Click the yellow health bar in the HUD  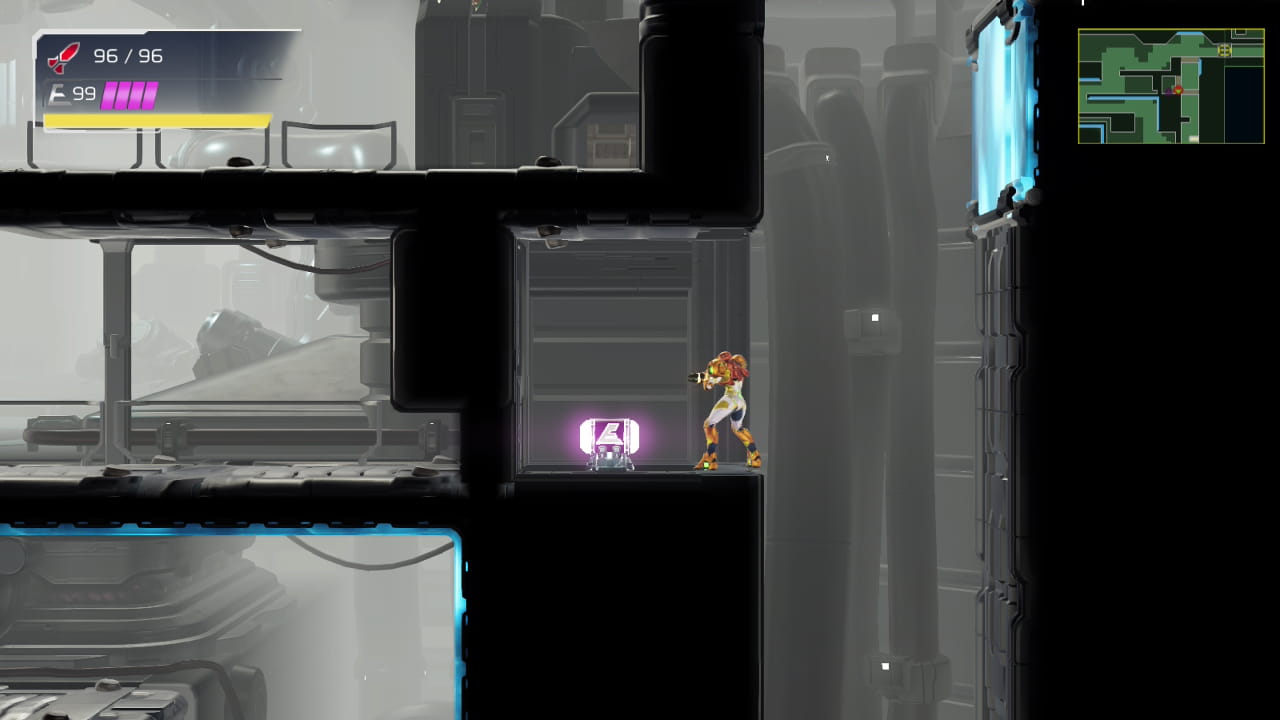tap(157, 119)
